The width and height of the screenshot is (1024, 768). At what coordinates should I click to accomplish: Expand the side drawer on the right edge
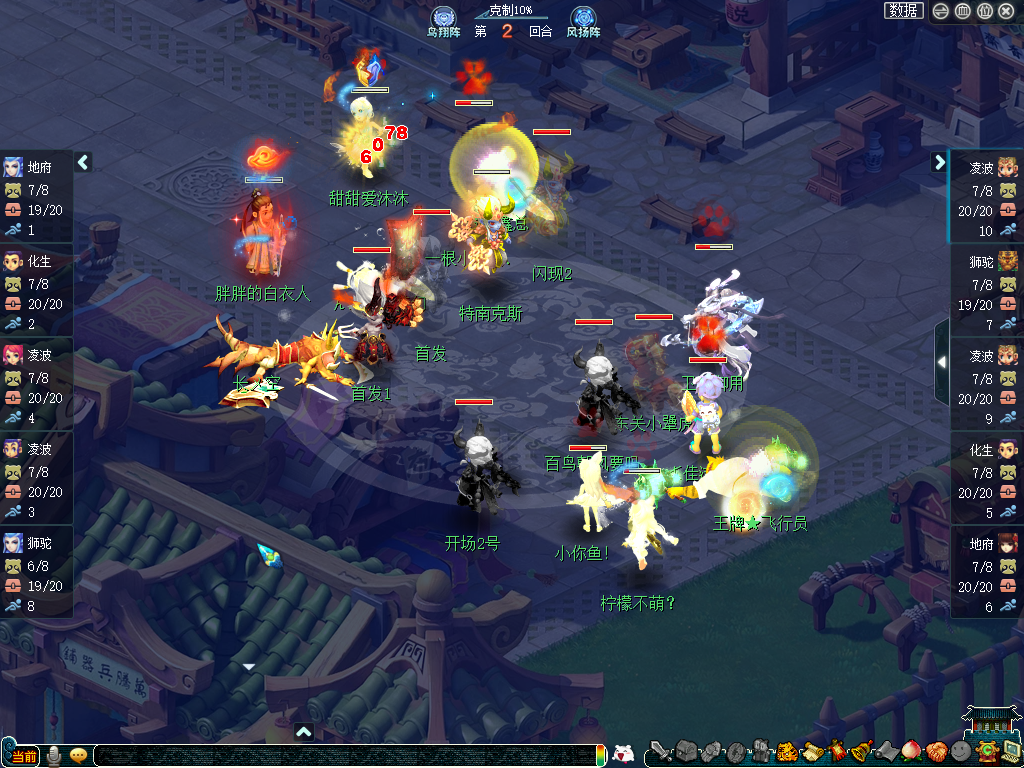[x=942, y=361]
